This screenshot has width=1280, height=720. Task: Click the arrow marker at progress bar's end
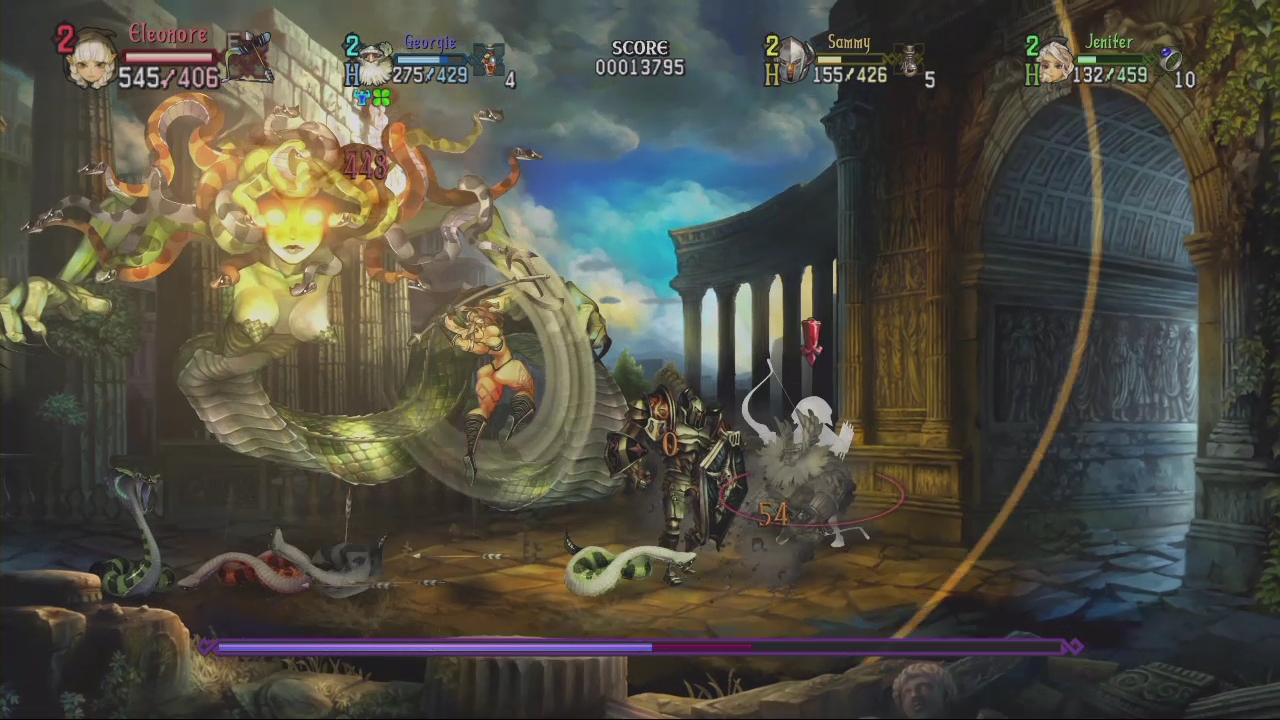click(x=1075, y=647)
